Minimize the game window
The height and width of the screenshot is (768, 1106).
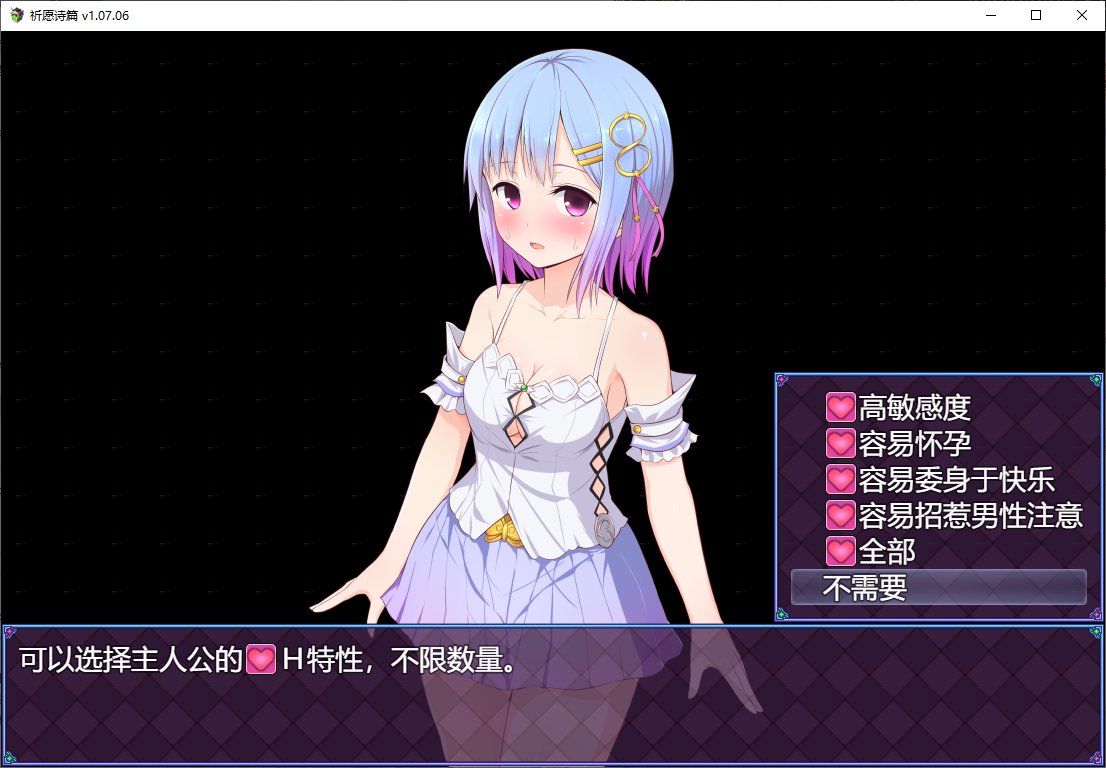pyautogui.click(x=990, y=15)
